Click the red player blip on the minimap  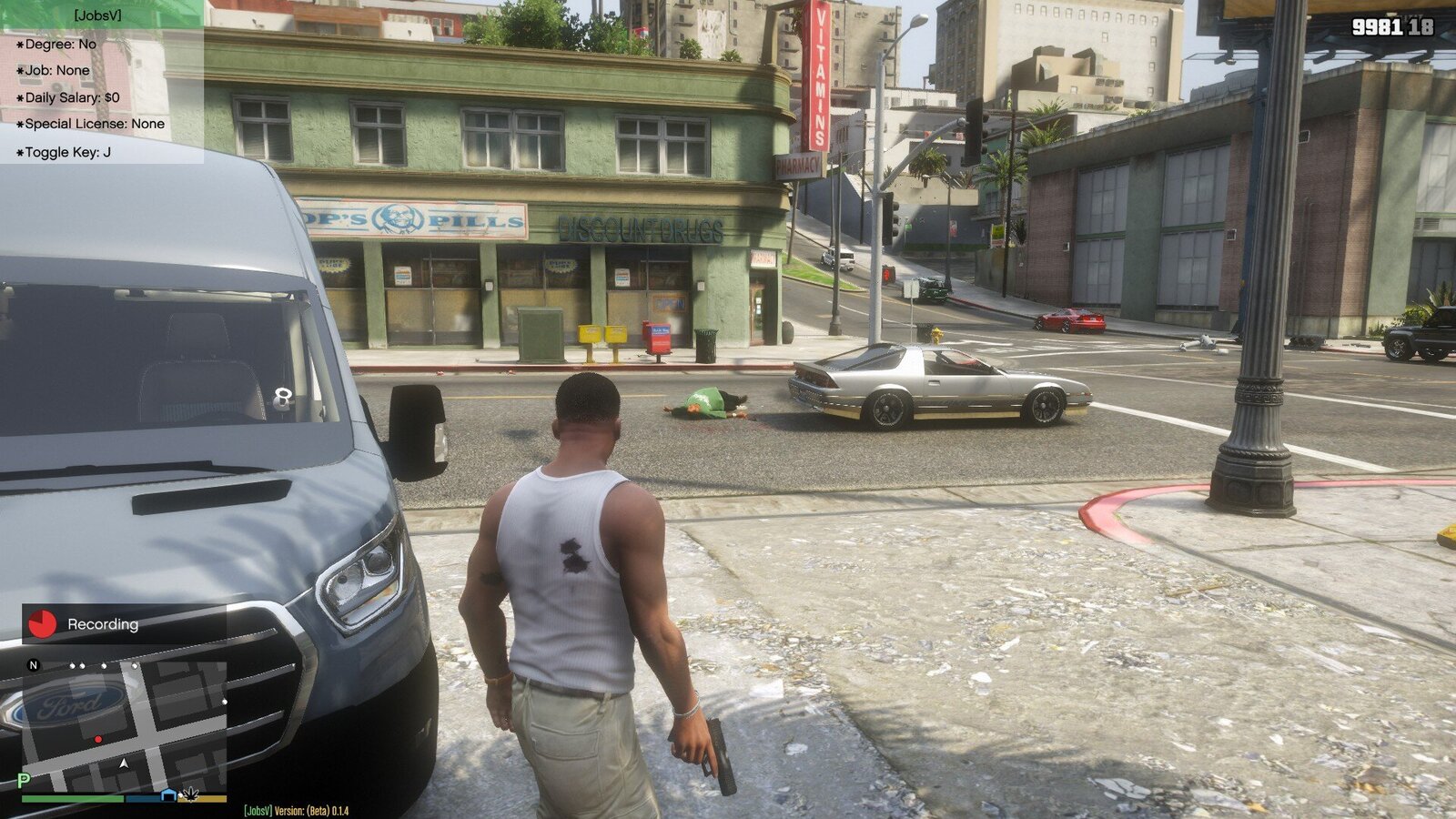point(98,739)
